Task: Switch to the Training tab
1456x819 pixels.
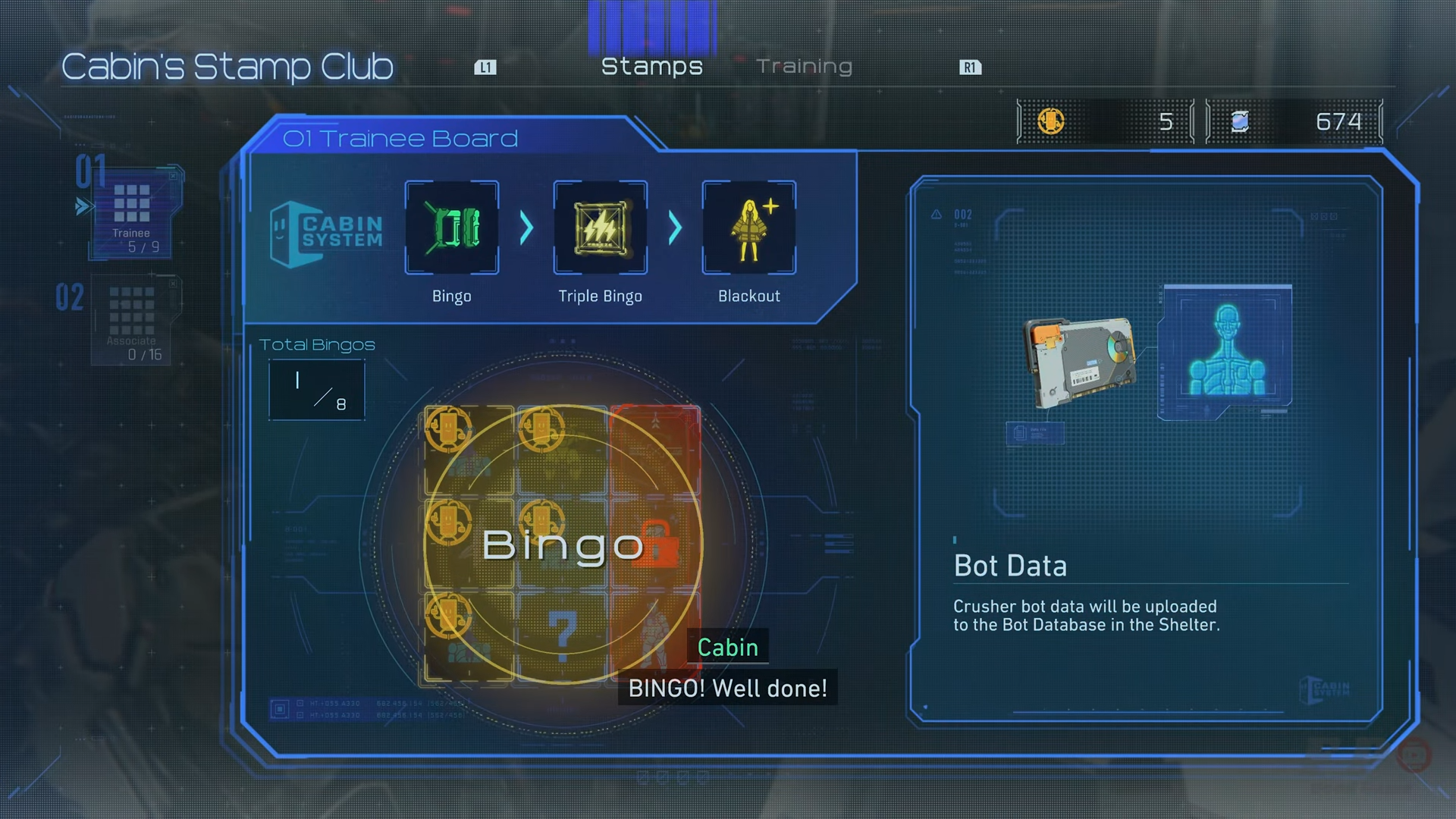Action: 804,67
